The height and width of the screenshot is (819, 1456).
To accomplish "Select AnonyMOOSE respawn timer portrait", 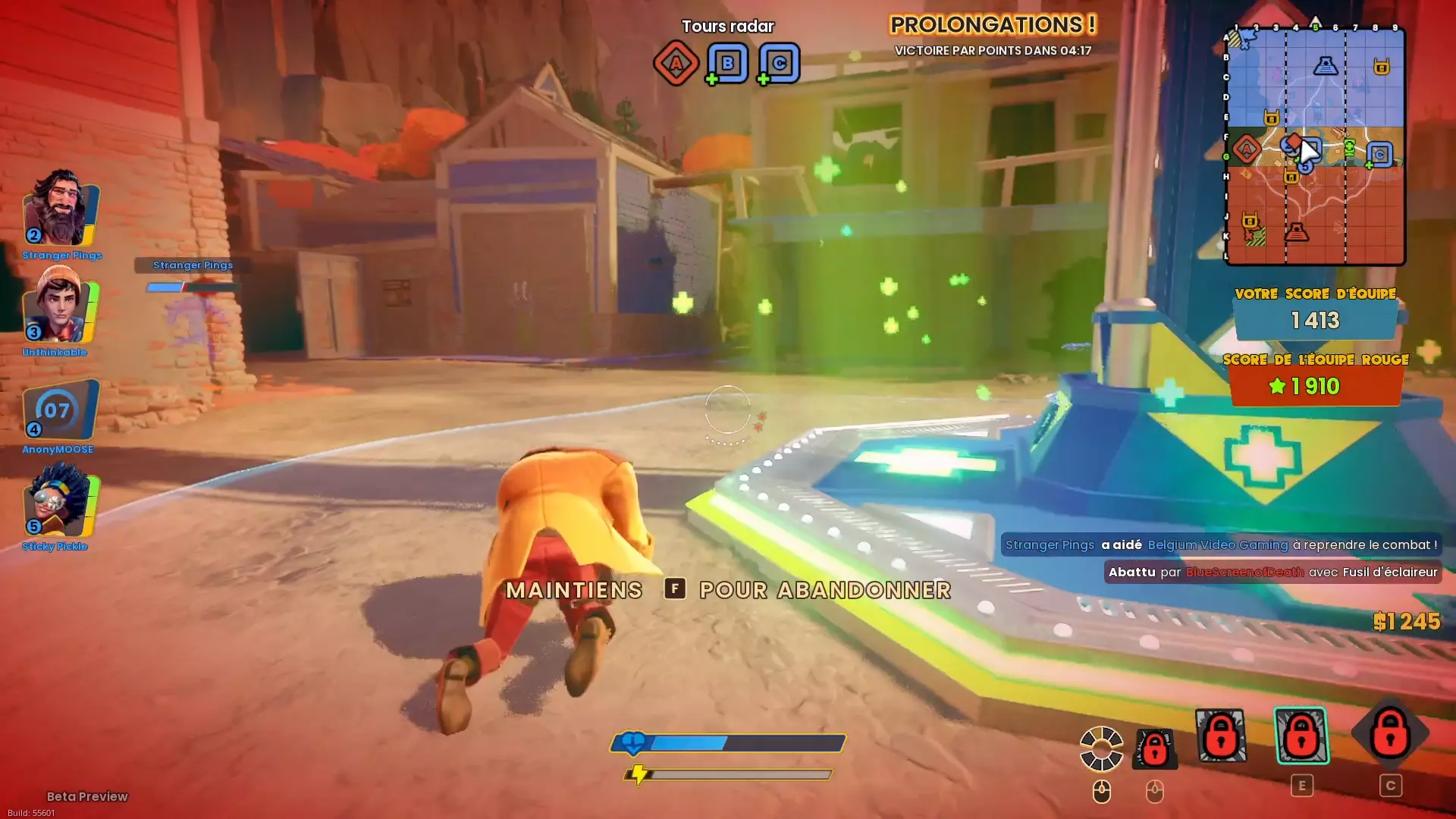I will tap(59, 410).
